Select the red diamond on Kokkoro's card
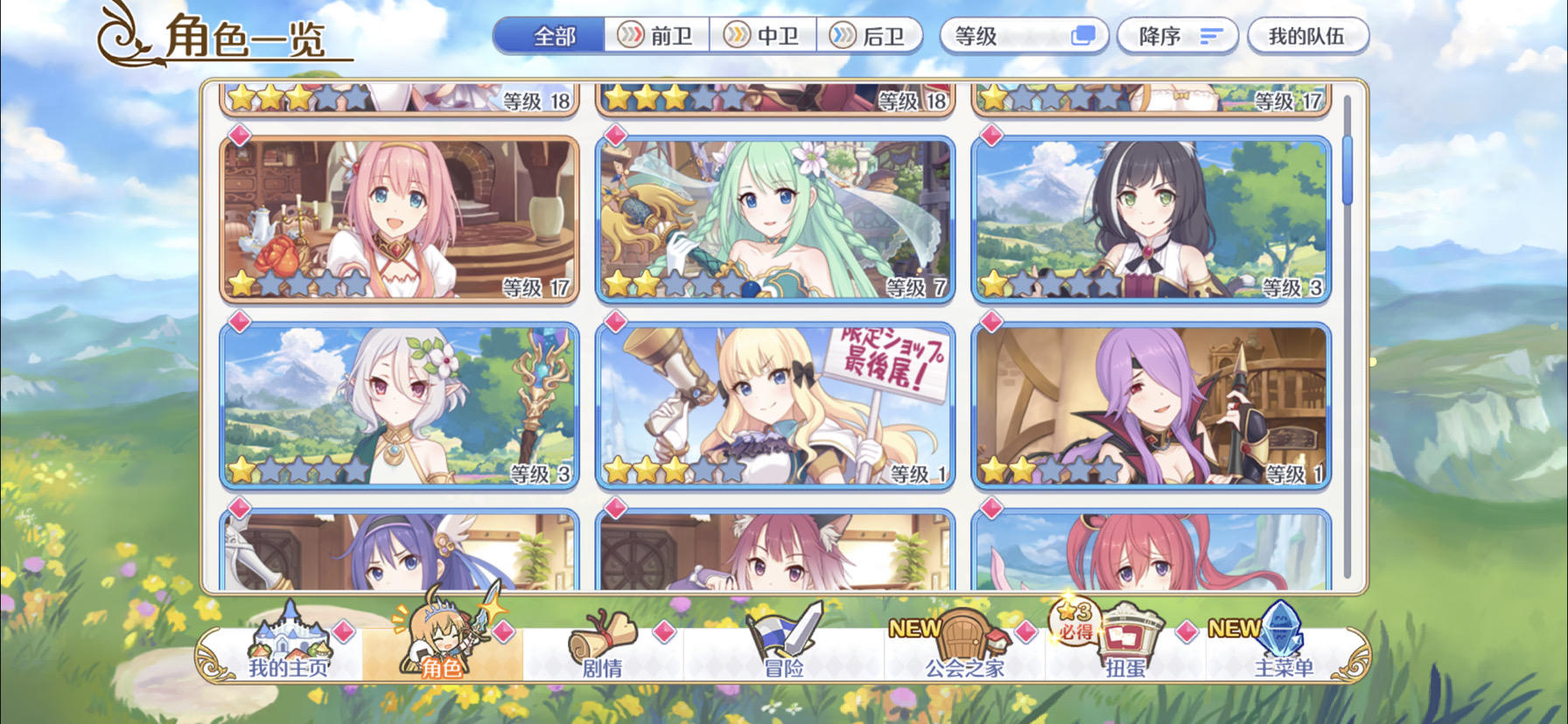 [x=240, y=324]
